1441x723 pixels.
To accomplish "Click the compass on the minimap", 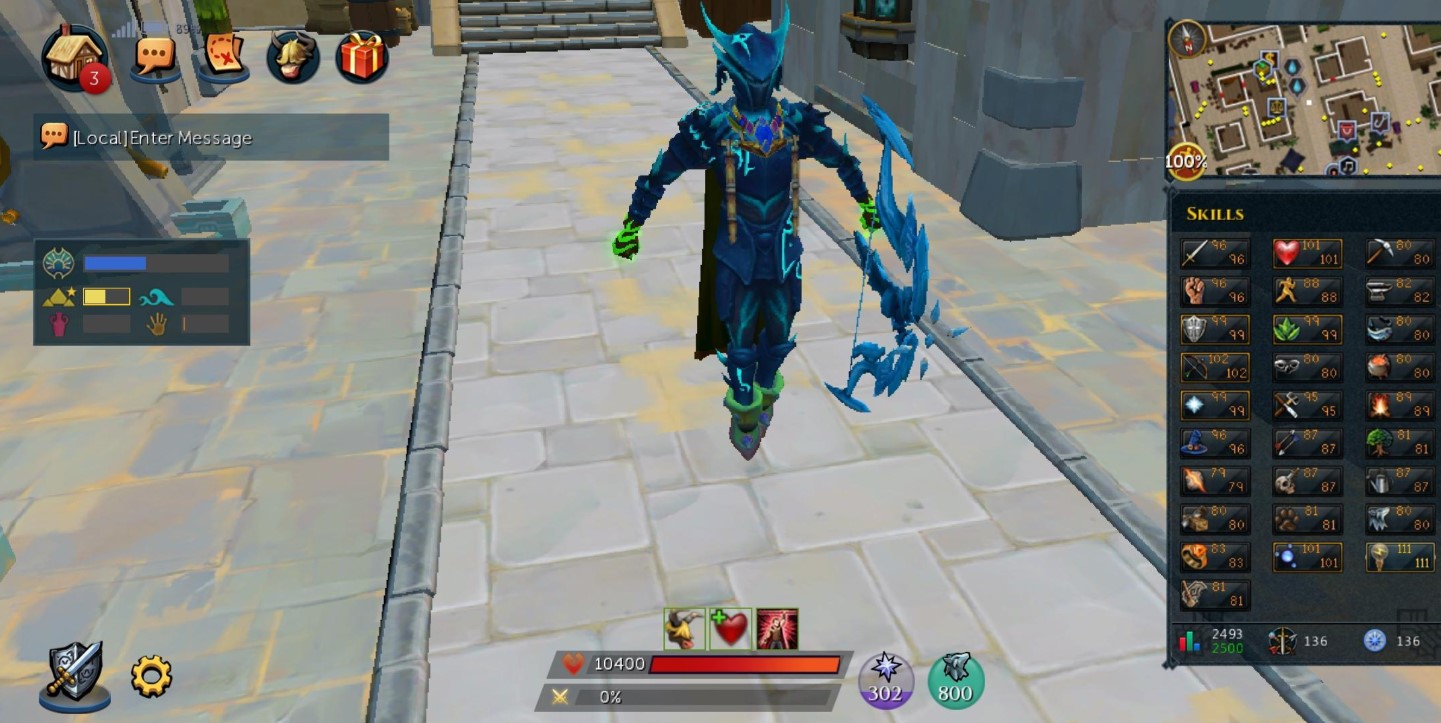I will [1187, 39].
